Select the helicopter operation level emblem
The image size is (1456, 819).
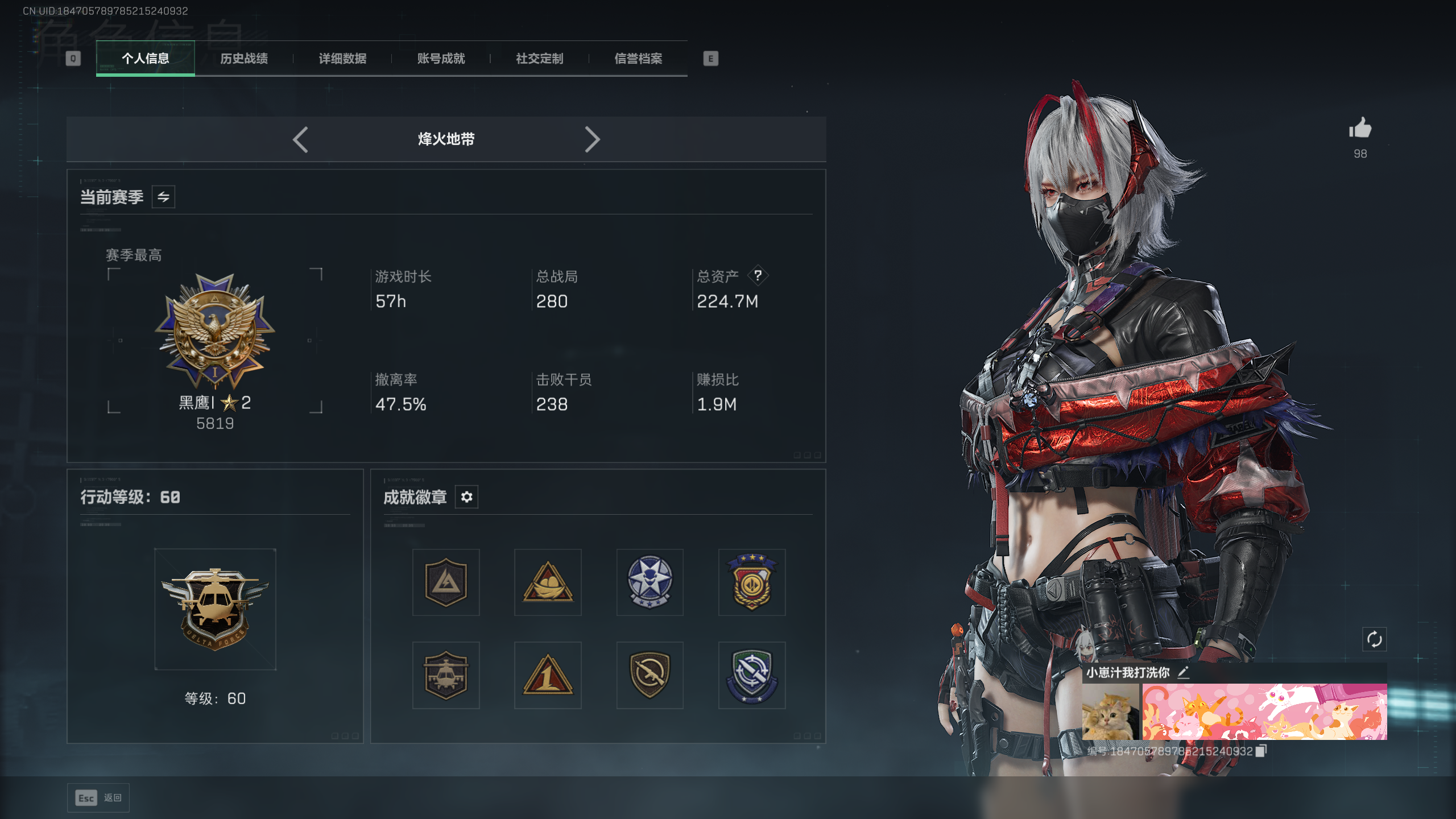pyautogui.click(x=214, y=607)
